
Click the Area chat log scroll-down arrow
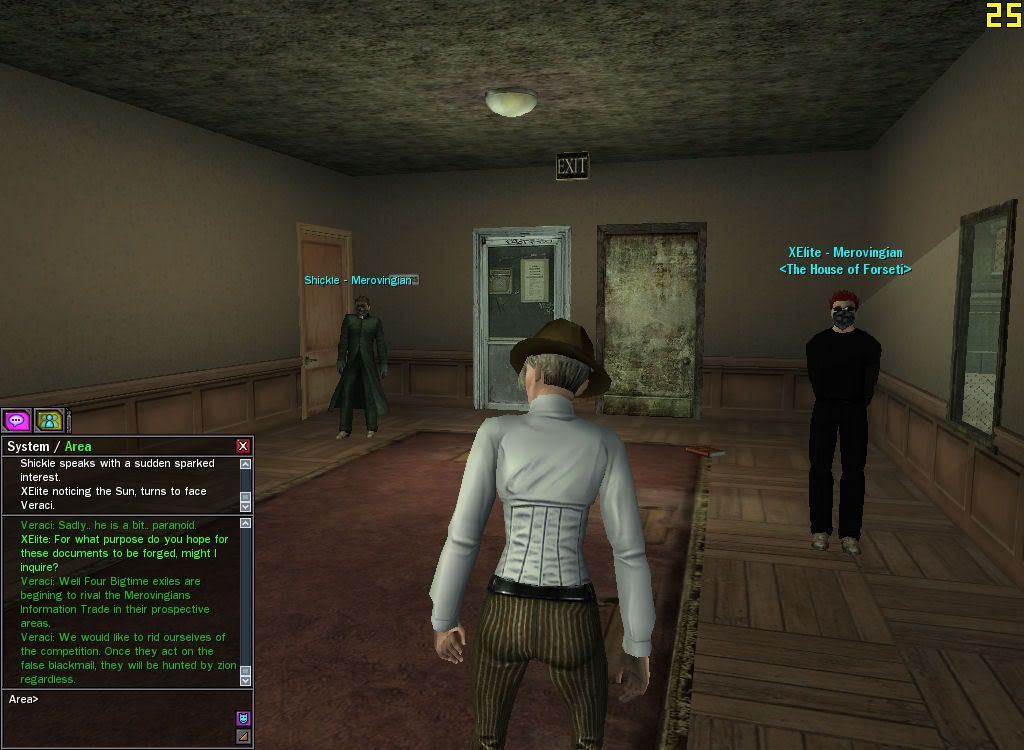click(246, 680)
